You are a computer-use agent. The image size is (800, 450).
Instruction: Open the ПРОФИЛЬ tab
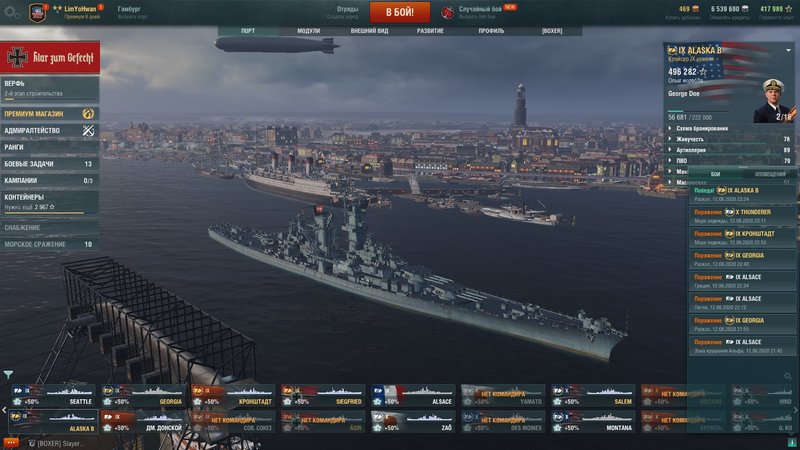click(x=491, y=31)
